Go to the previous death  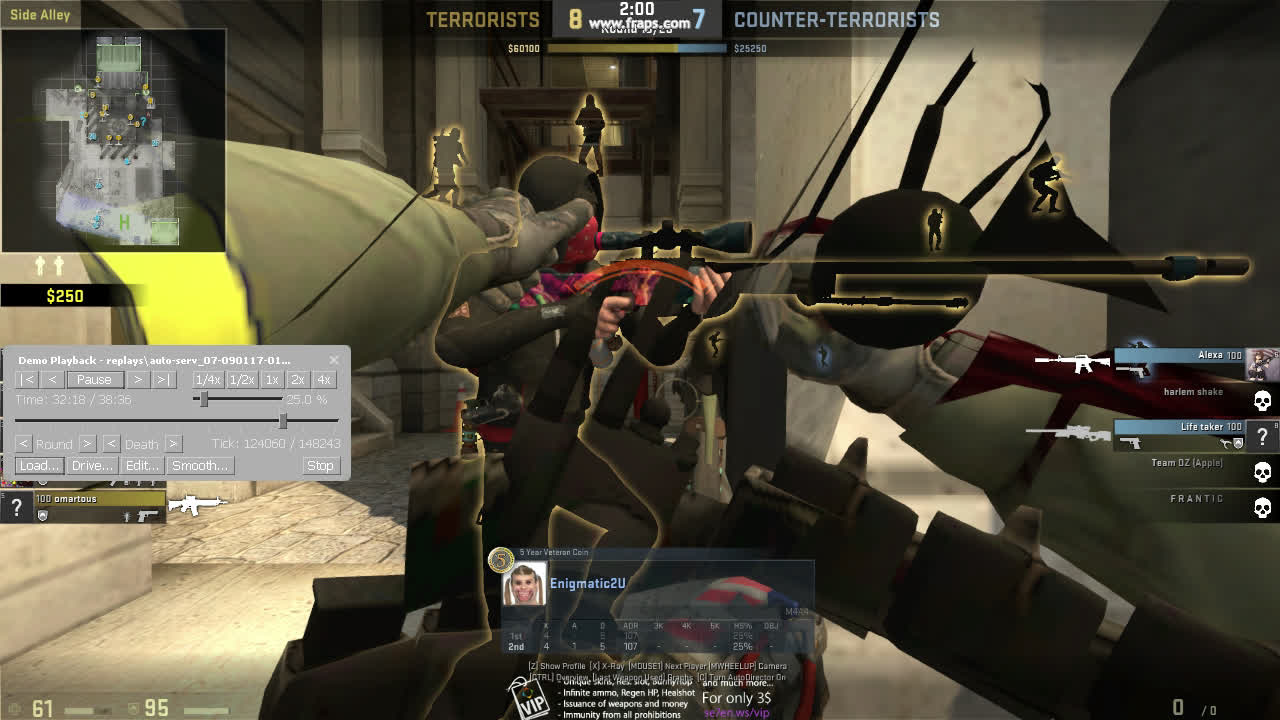tap(111, 443)
